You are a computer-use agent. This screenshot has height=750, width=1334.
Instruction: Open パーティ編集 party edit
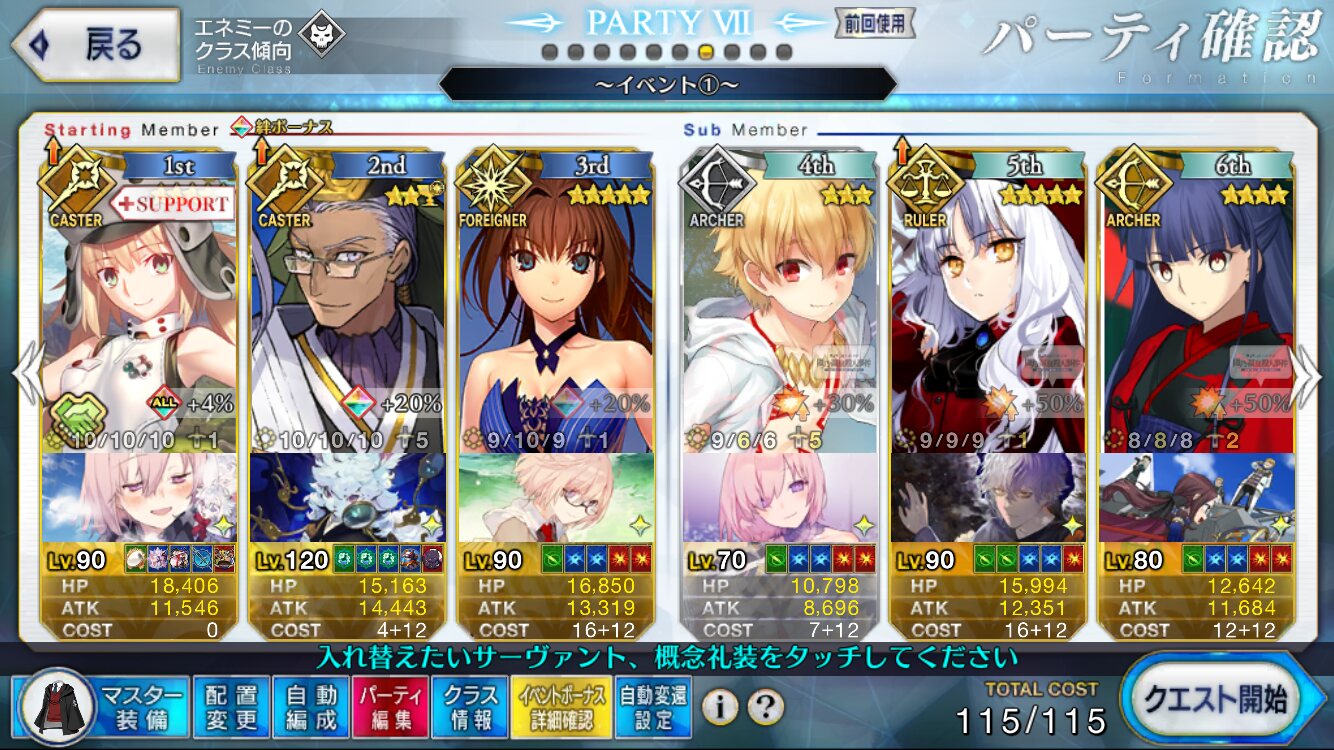[391, 707]
